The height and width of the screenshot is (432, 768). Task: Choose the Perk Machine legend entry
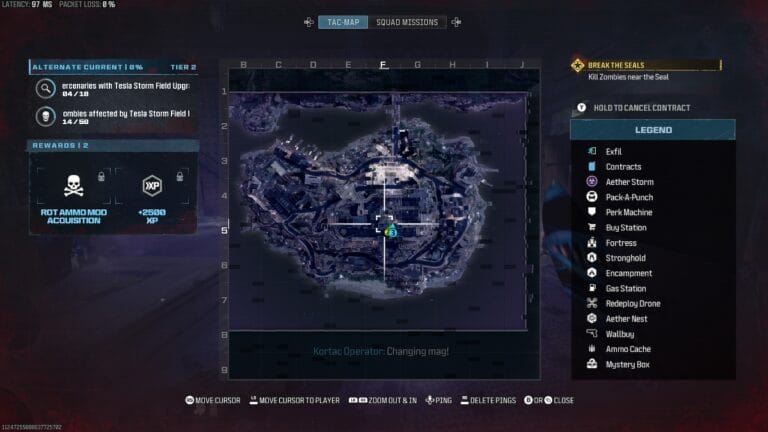[629, 212]
